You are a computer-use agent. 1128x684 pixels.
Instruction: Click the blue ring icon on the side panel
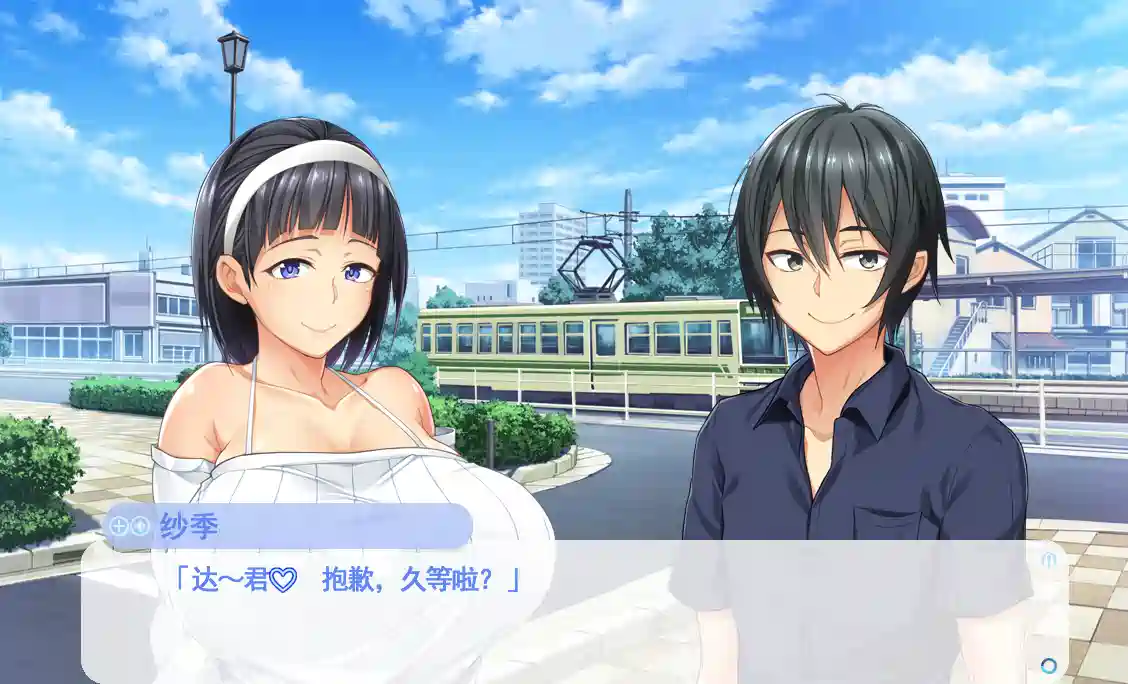[1049, 665]
